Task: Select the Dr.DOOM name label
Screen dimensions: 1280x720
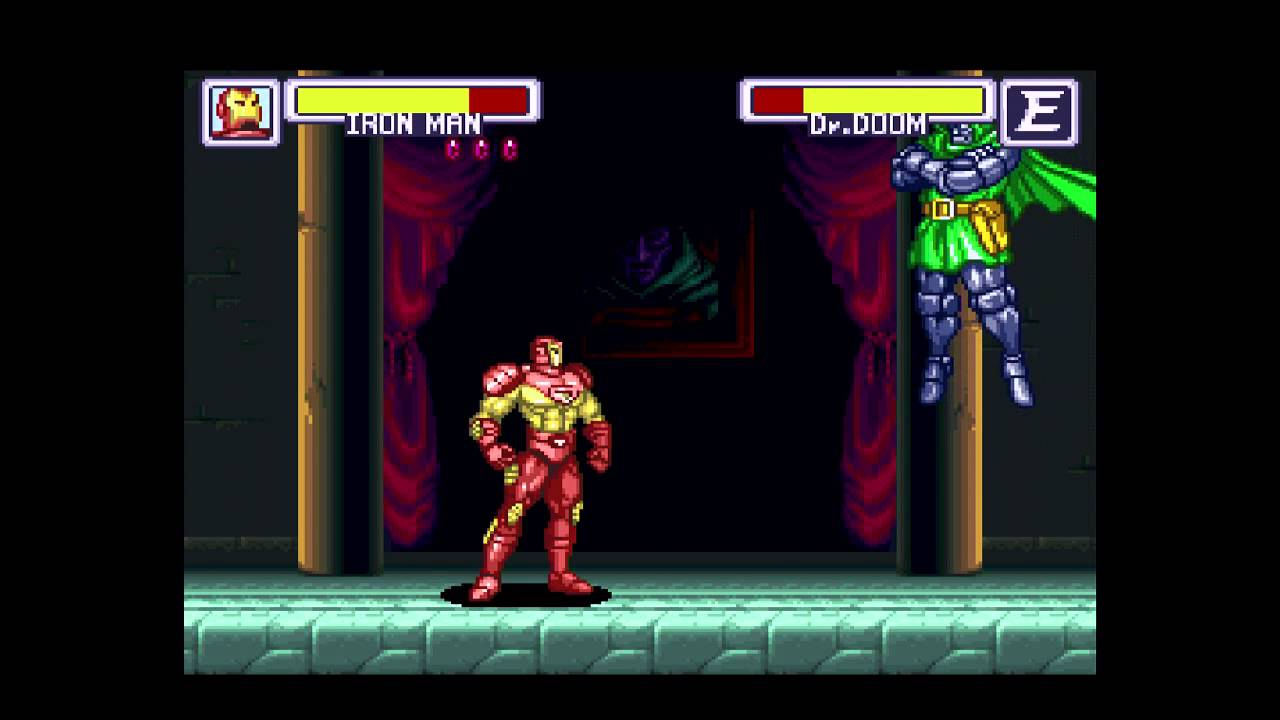Action: pyautogui.click(x=867, y=124)
